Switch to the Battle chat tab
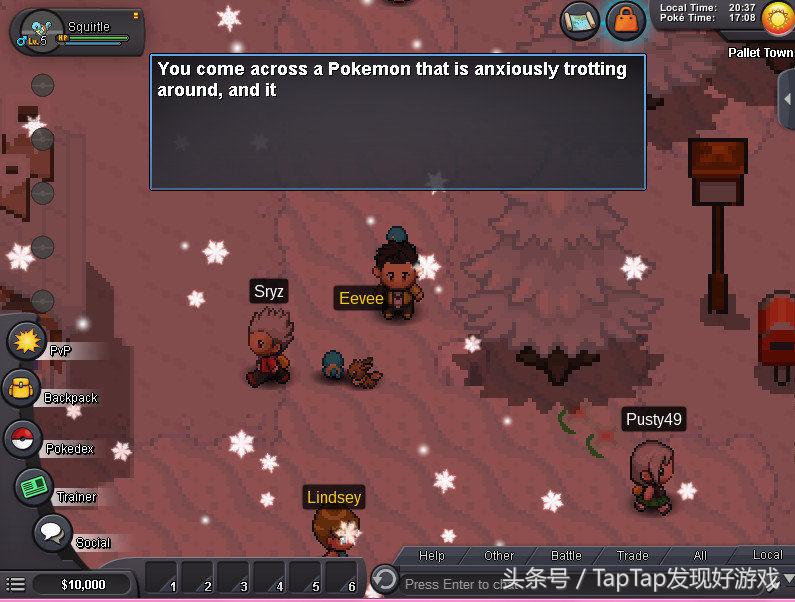Viewport: 795px width, 602px height. click(x=566, y=555)
